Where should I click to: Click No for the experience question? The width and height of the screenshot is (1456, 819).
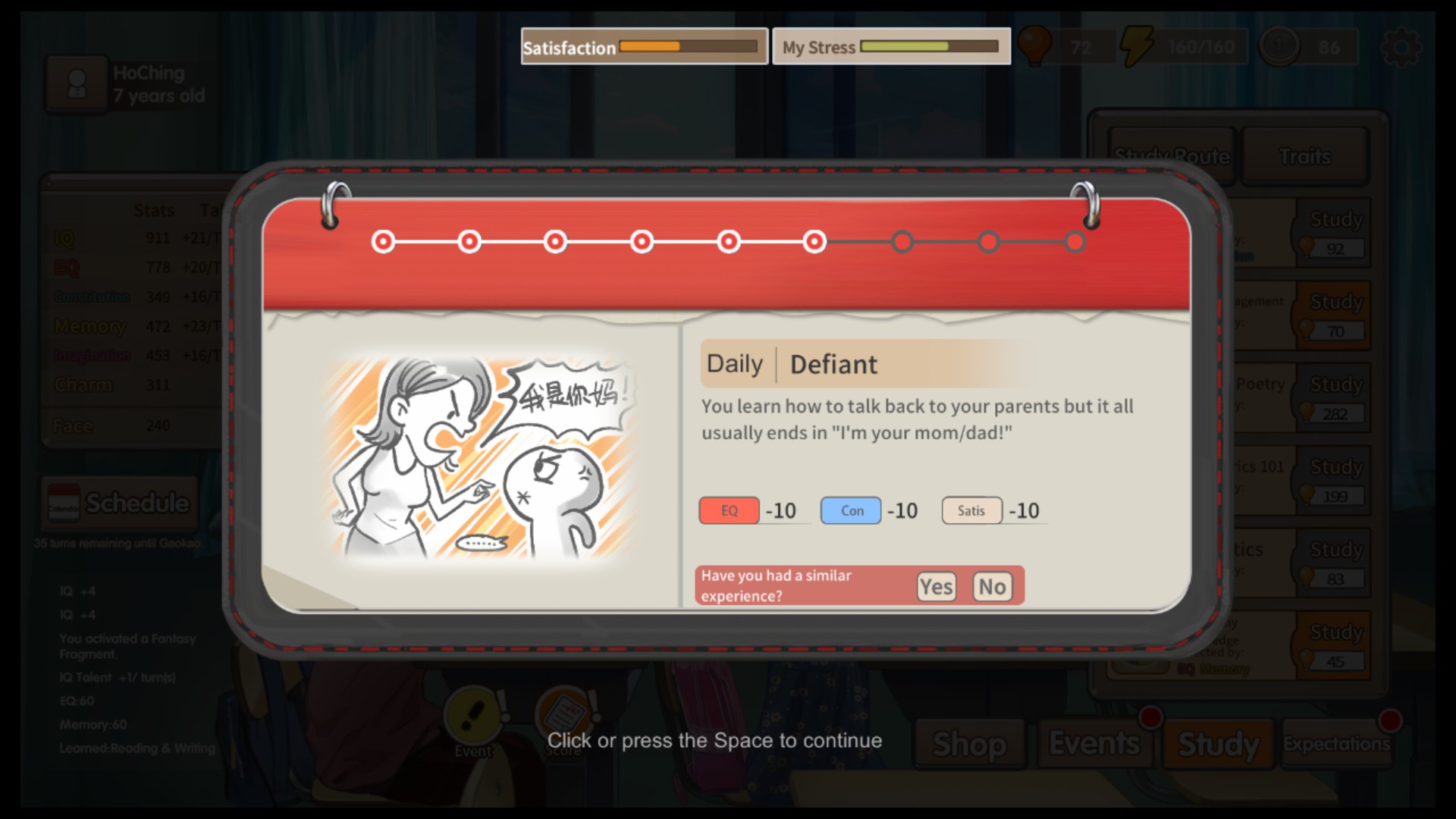pos(993,586)
